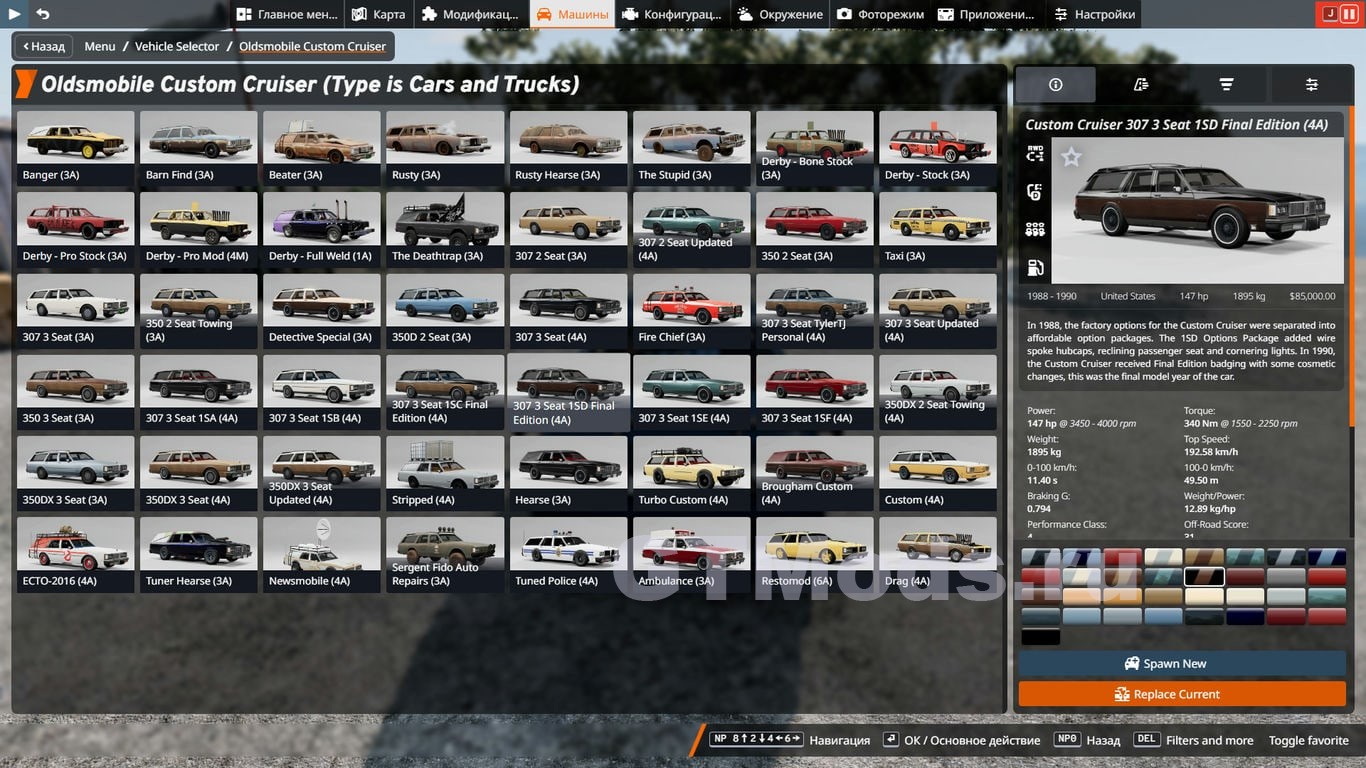The image size is (1366, 768).
Task: Go back using the Назад button
Action: 40,46
